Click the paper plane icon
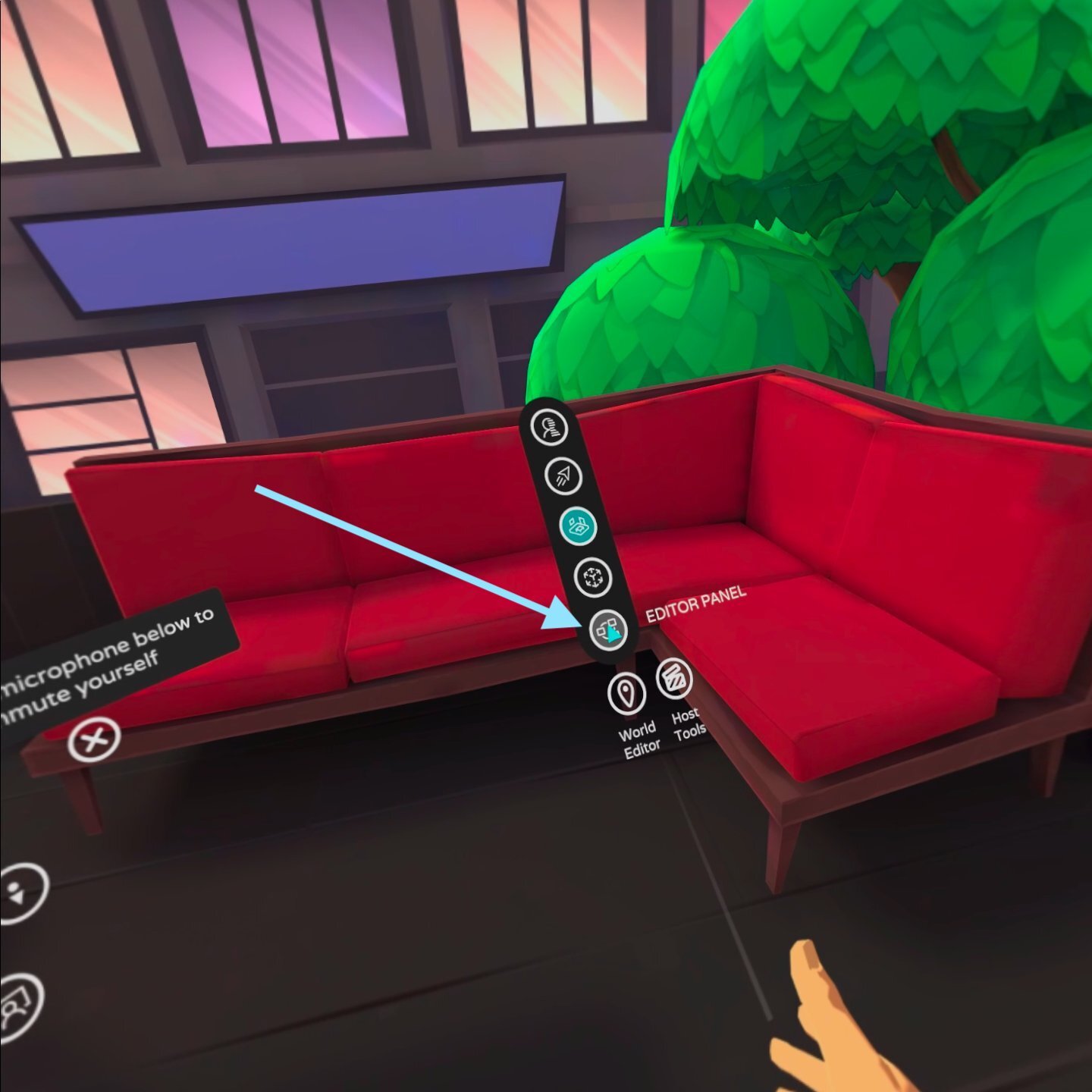Image resolution: width=1092 pixels, height=1092 pixels. tap(563, 476)
